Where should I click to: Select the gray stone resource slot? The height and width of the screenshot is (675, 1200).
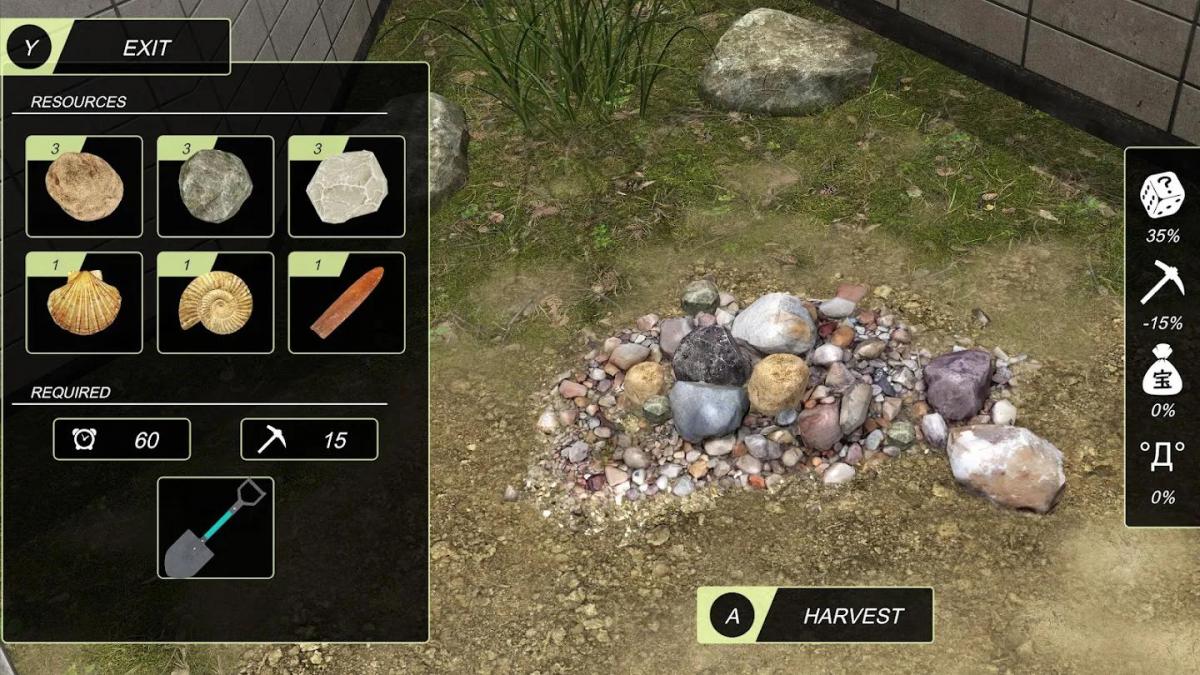coord(215,187)
